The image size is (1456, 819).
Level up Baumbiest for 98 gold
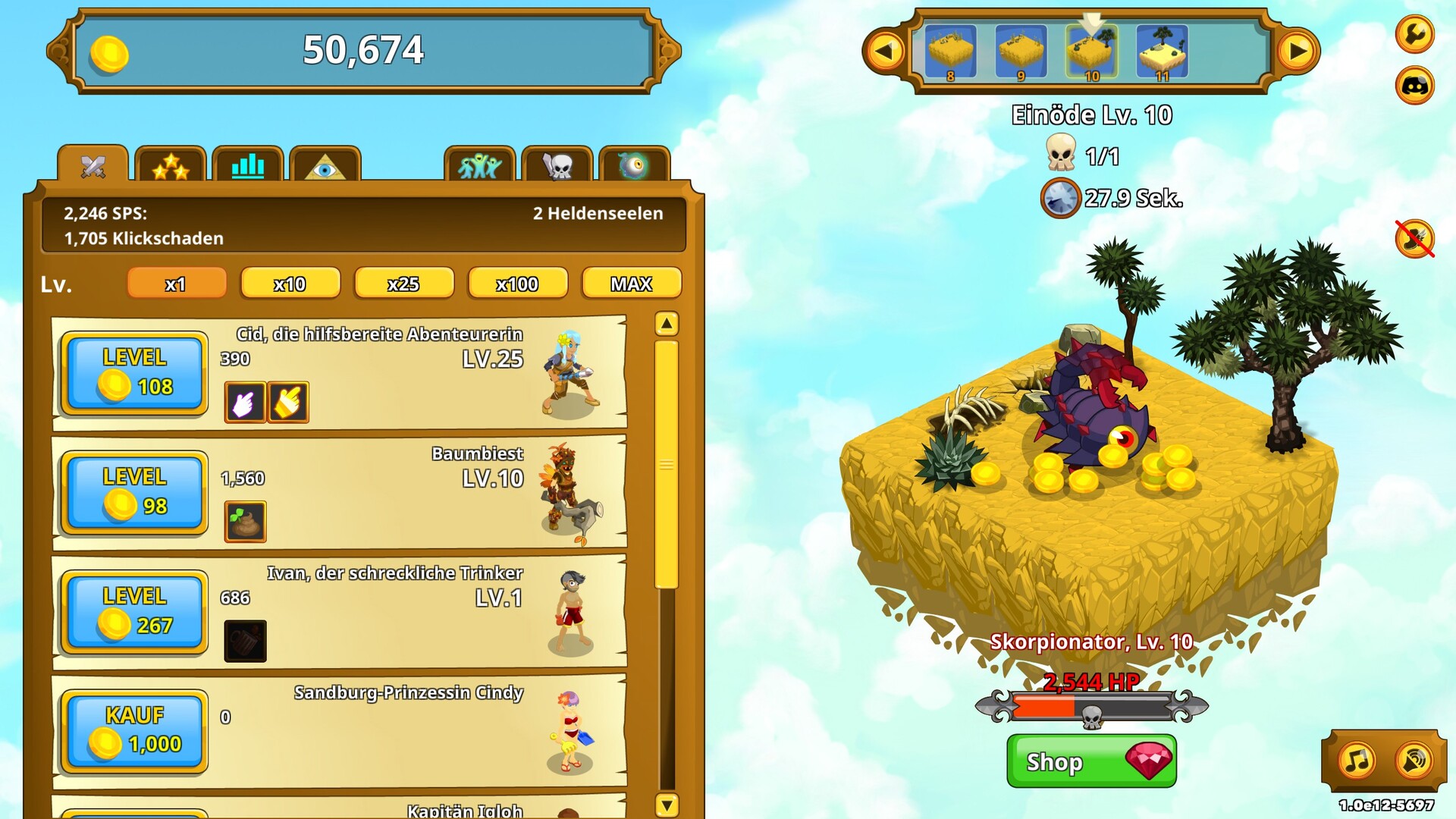[134, 493]
